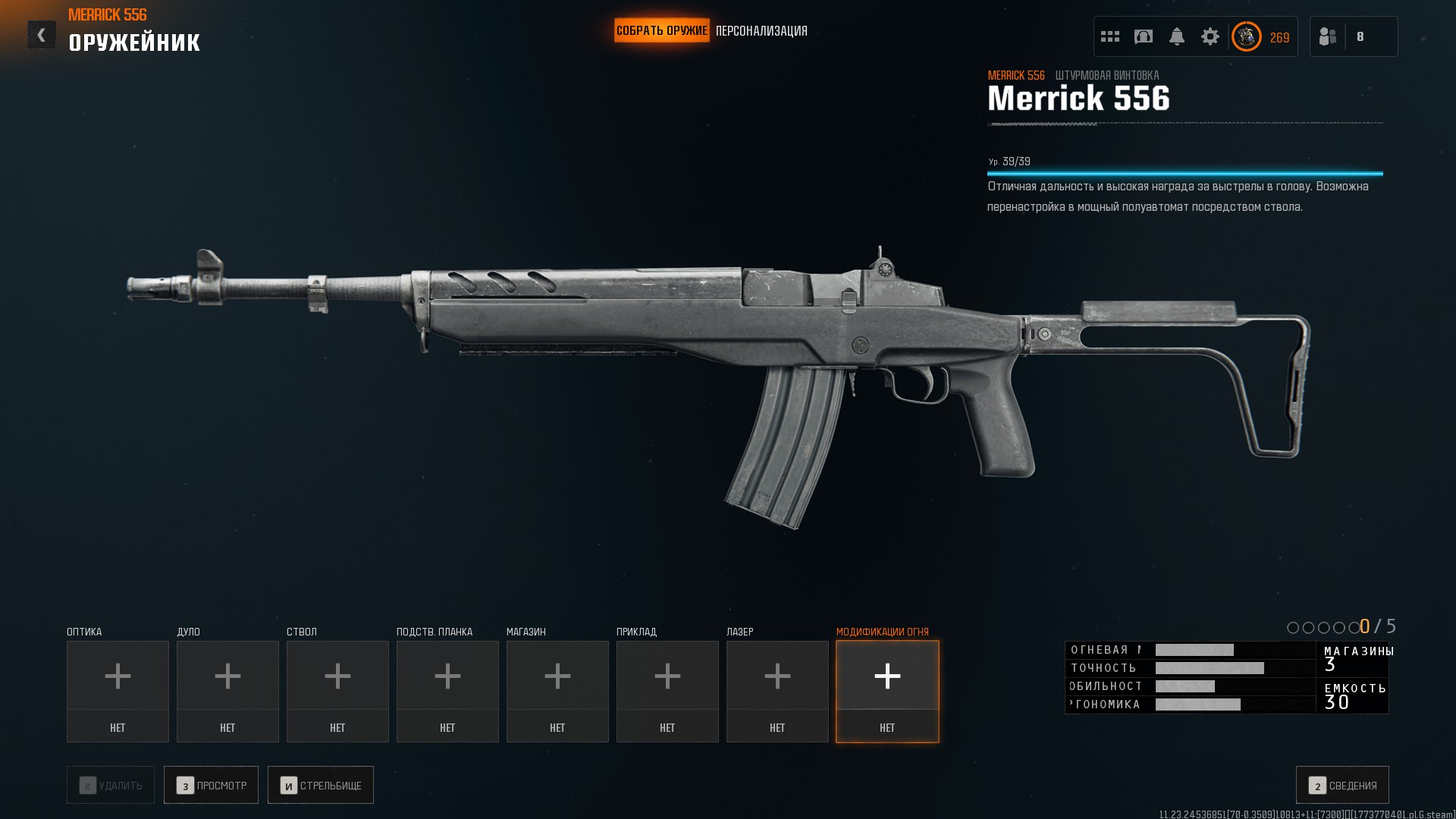This screenshot has height=819, width=1456.
Task: Choose the Приклад attachment slot
Action: (667, 691)
